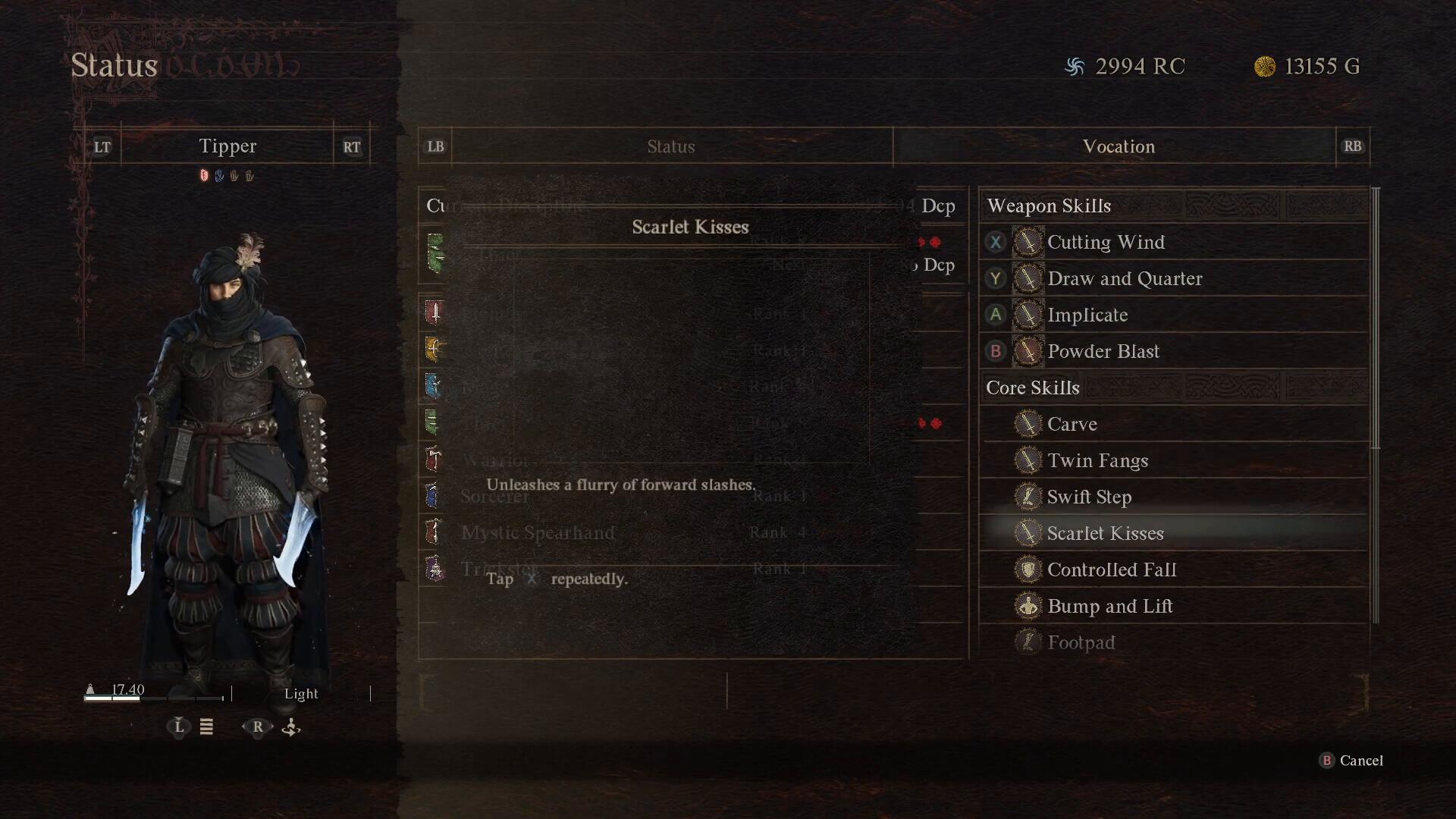Screen dimensions: 1456x819
Task: Click the Scarlet Kisses skill row
Action: click(x=1104, y=534)
